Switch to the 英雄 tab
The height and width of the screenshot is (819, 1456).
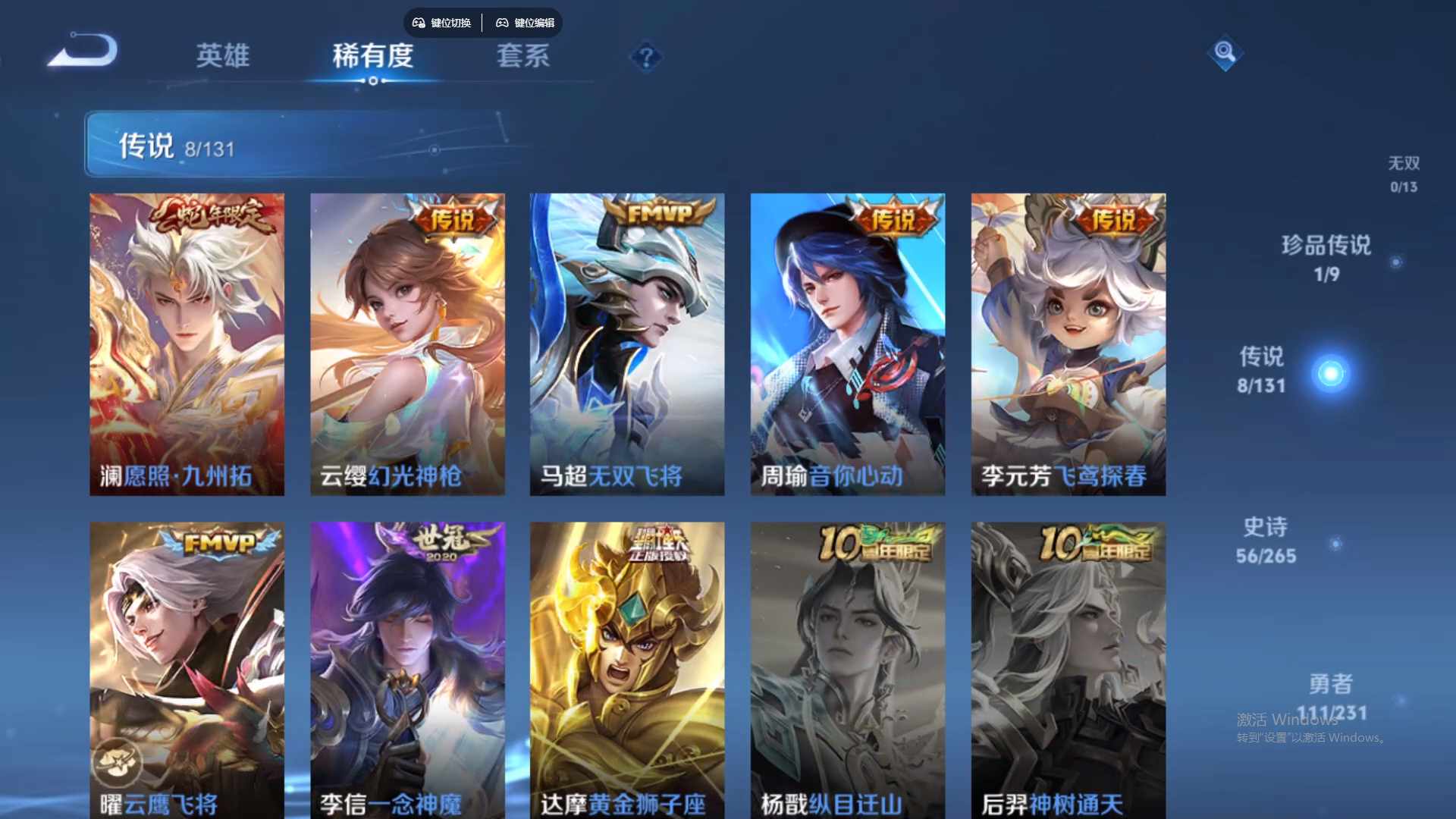[224, 57]
